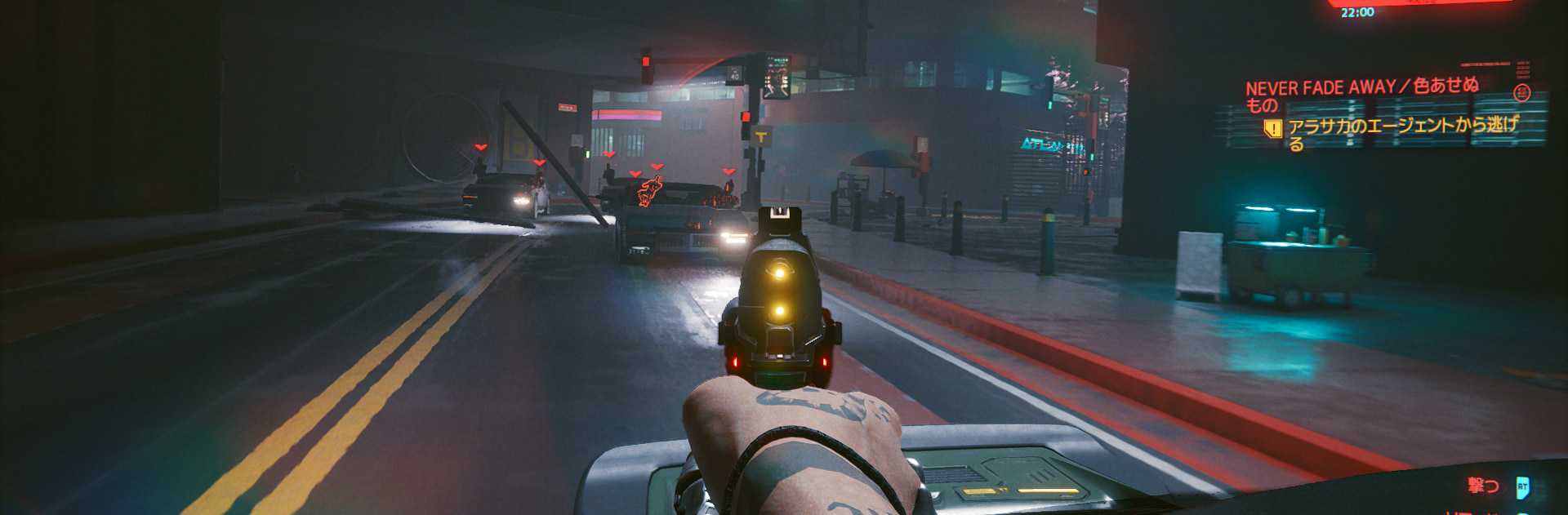Click the escape Arasaka agents objective text
The image size is (1568, 515).
[x=1402, y=127]
